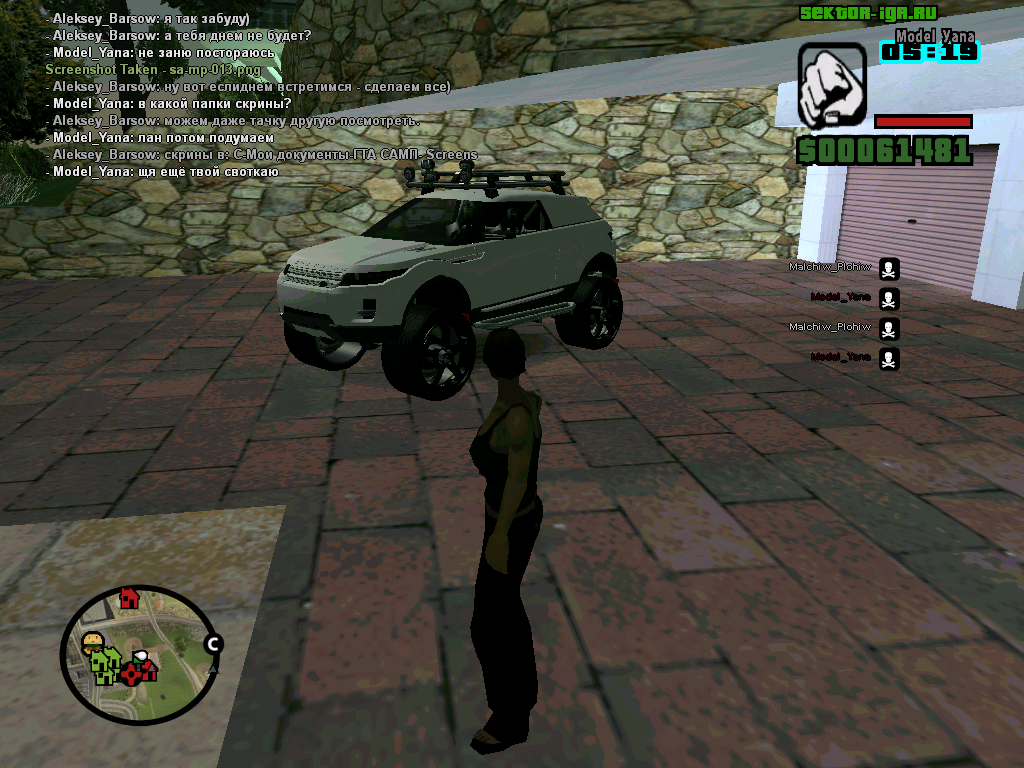Select Model_Yana's "в какой папки скрины?" chat line

tap(172, 104)
